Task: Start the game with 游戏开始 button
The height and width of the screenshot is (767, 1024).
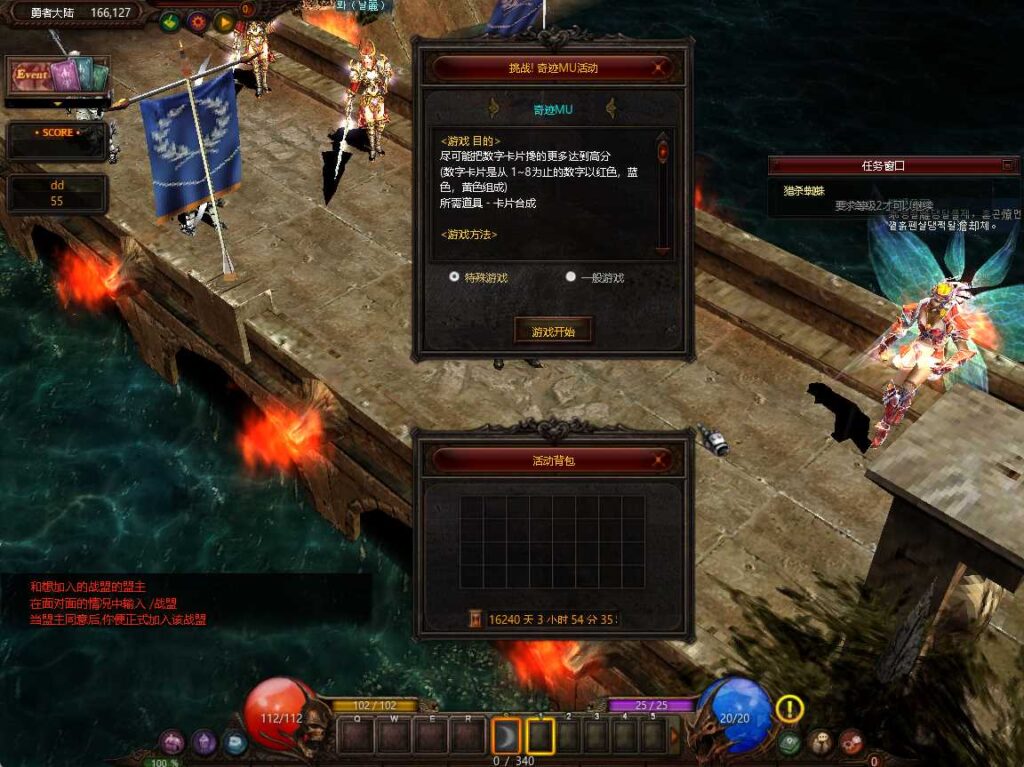Action: click(x=553, y=331)
